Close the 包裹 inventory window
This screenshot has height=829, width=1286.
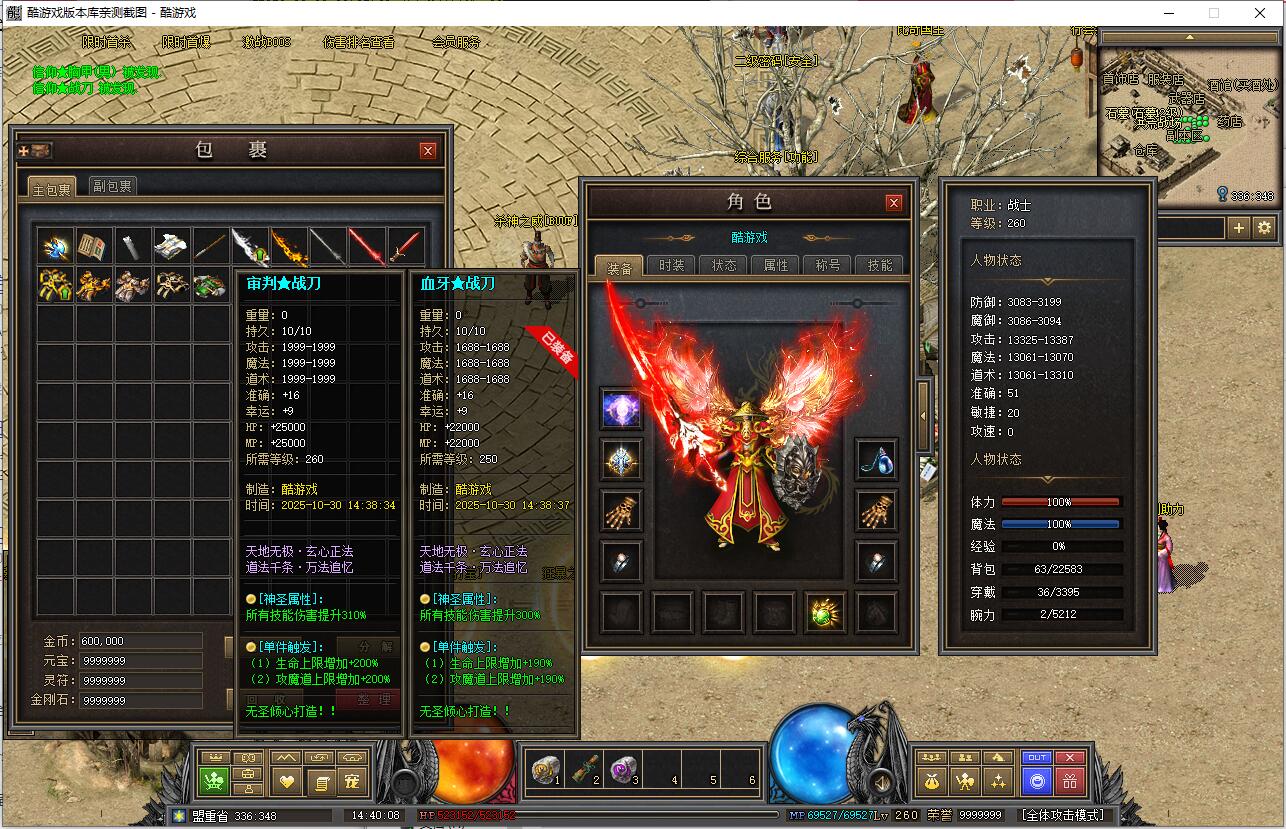point(428,151)
